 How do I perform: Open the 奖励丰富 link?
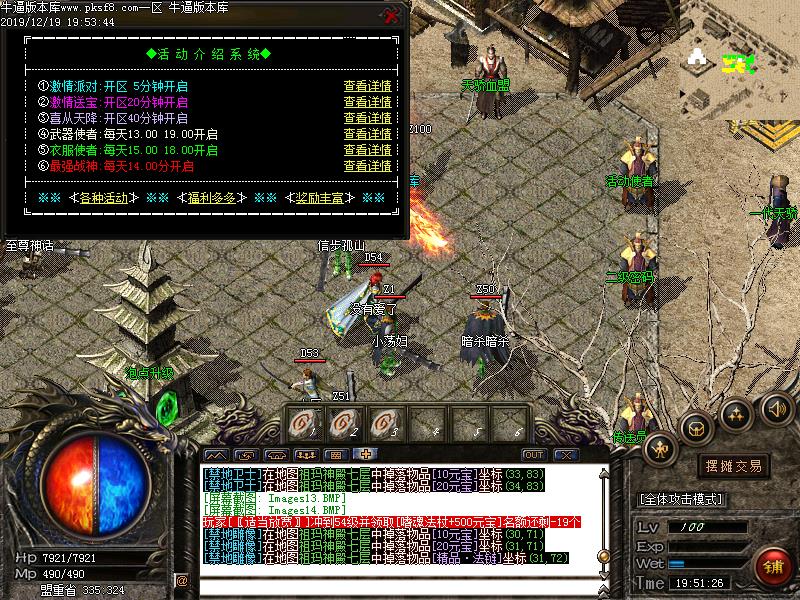[319, 198]
